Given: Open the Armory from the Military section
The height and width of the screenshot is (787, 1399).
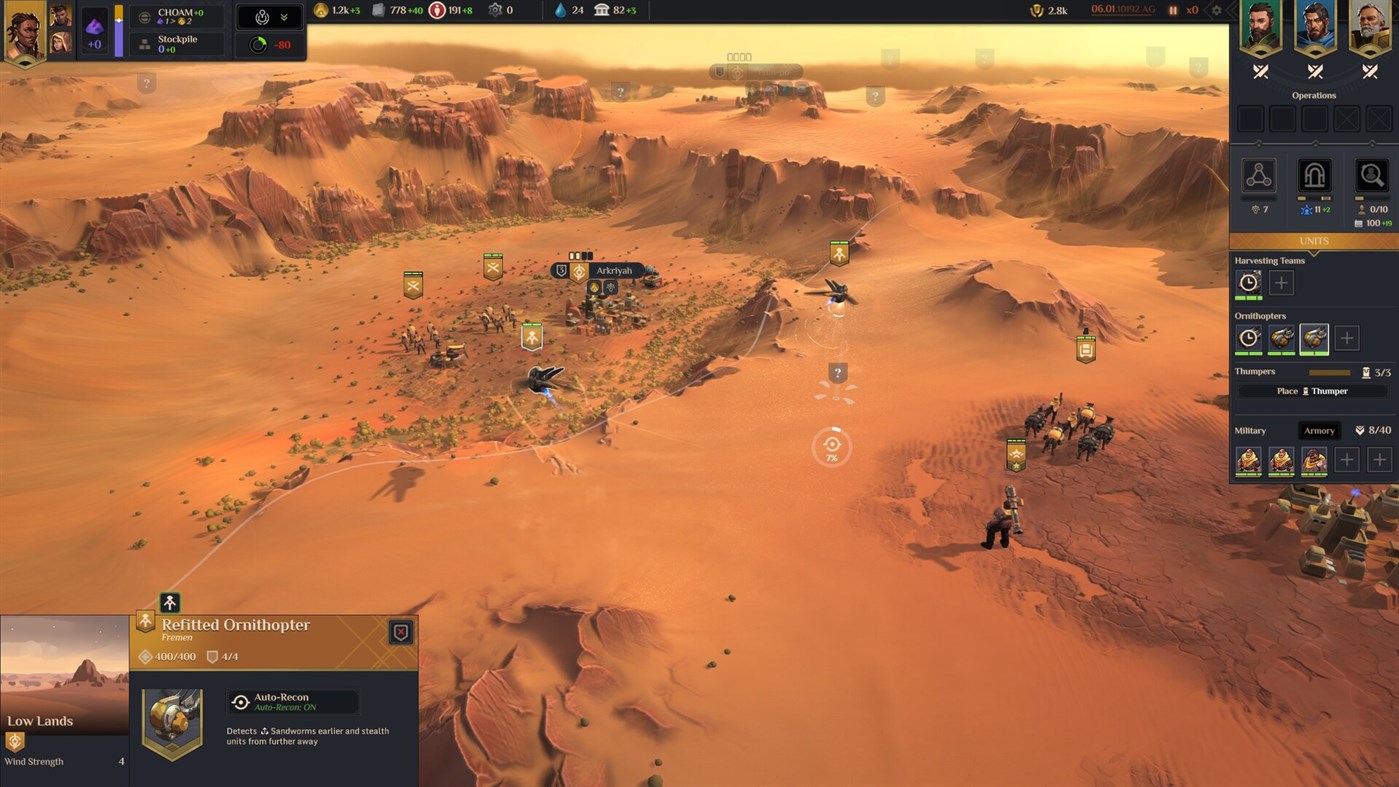Looking at the screenshot, I should pos(1318,430).
